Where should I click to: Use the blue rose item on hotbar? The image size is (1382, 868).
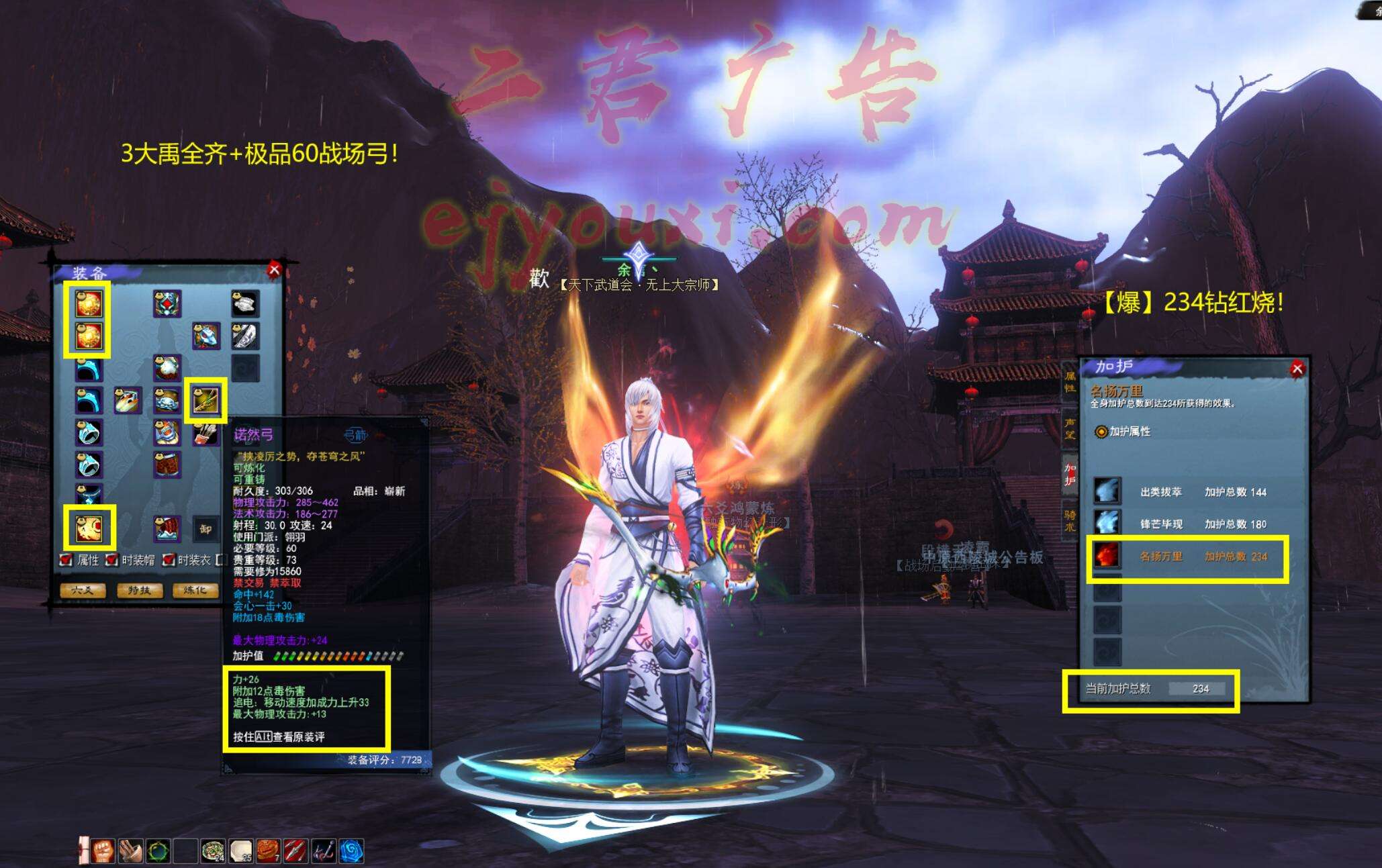tap(351, 851)
